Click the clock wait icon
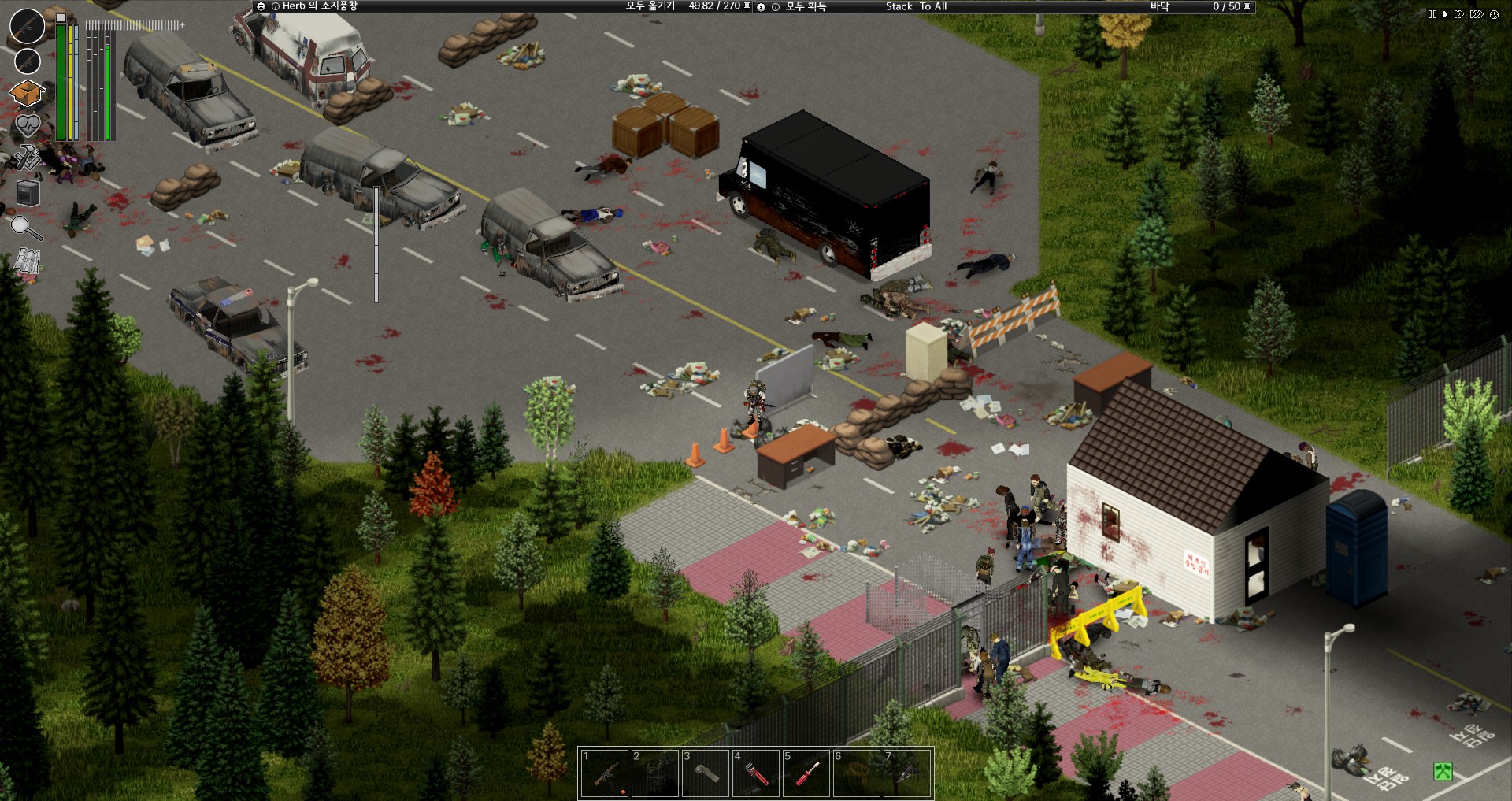 click(x=1494, y=14)
